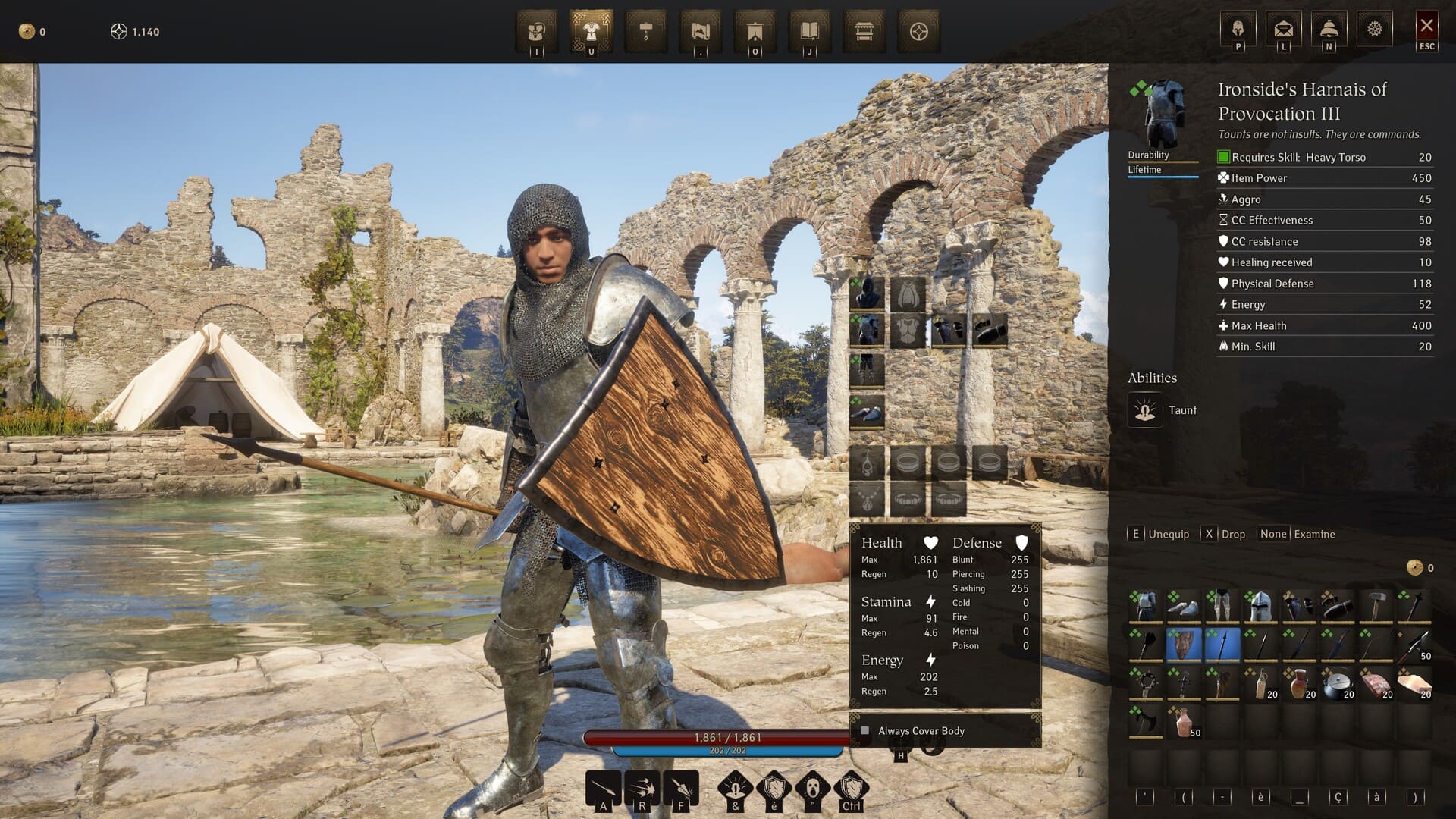
Task: Unequip the selected harnais
Action: click(1160, 534)
